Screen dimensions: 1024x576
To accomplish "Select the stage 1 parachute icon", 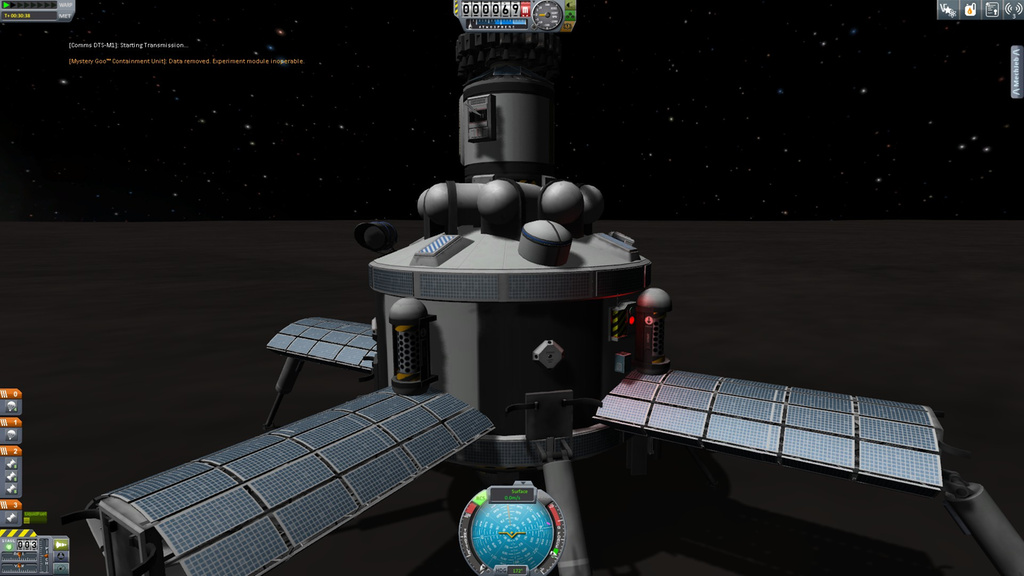I will click(x=11, y=436).
